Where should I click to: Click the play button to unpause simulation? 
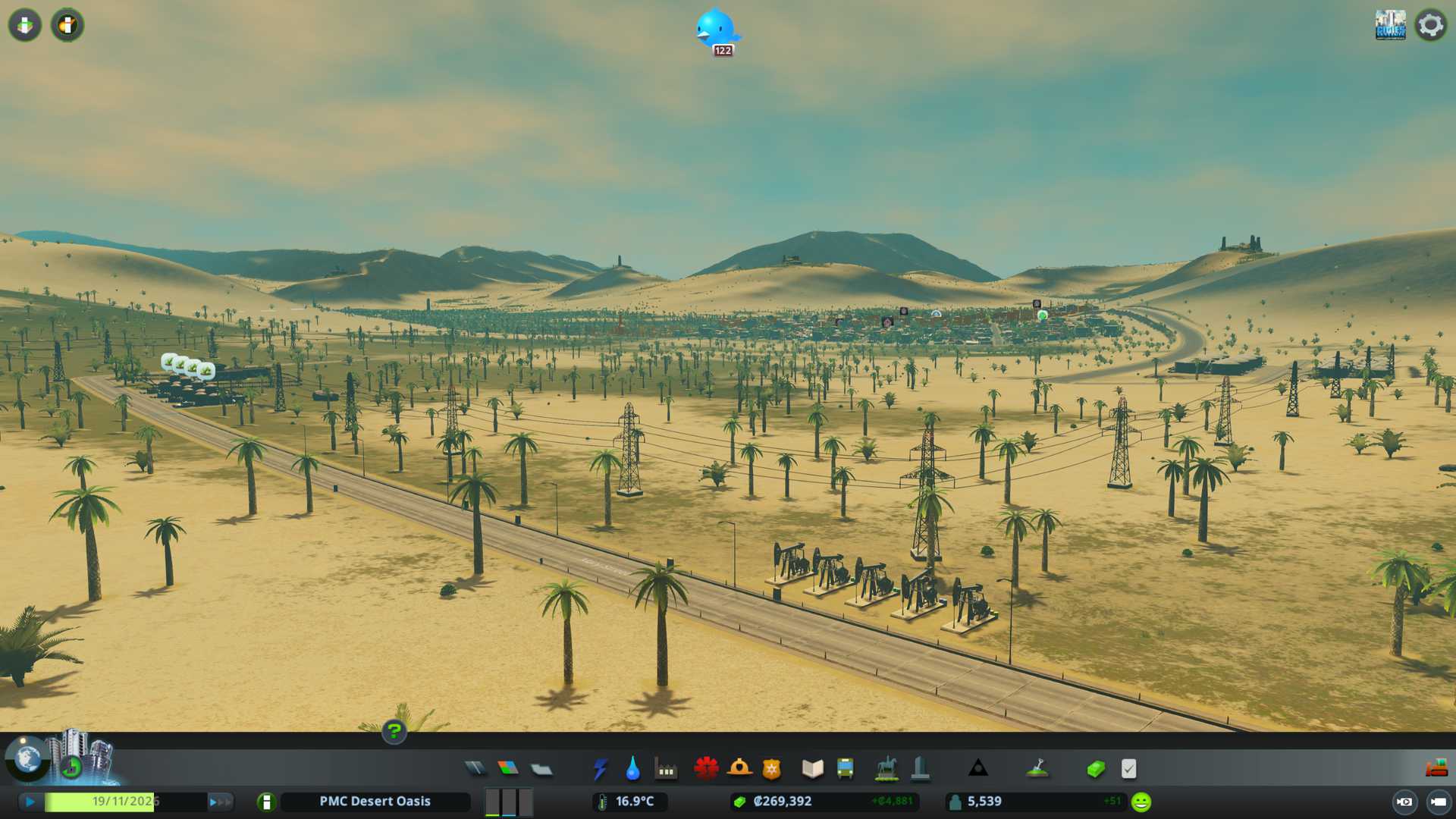[x=30, y=802]
